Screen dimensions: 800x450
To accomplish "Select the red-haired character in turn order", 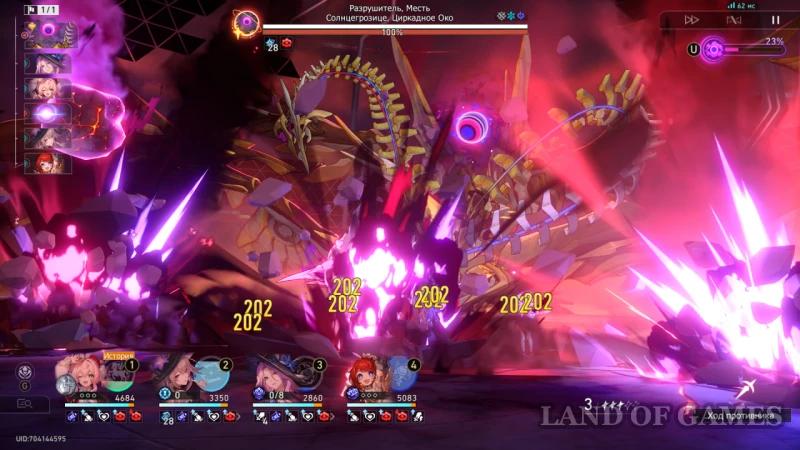I will pyautogui.click(x=46, y=162).
